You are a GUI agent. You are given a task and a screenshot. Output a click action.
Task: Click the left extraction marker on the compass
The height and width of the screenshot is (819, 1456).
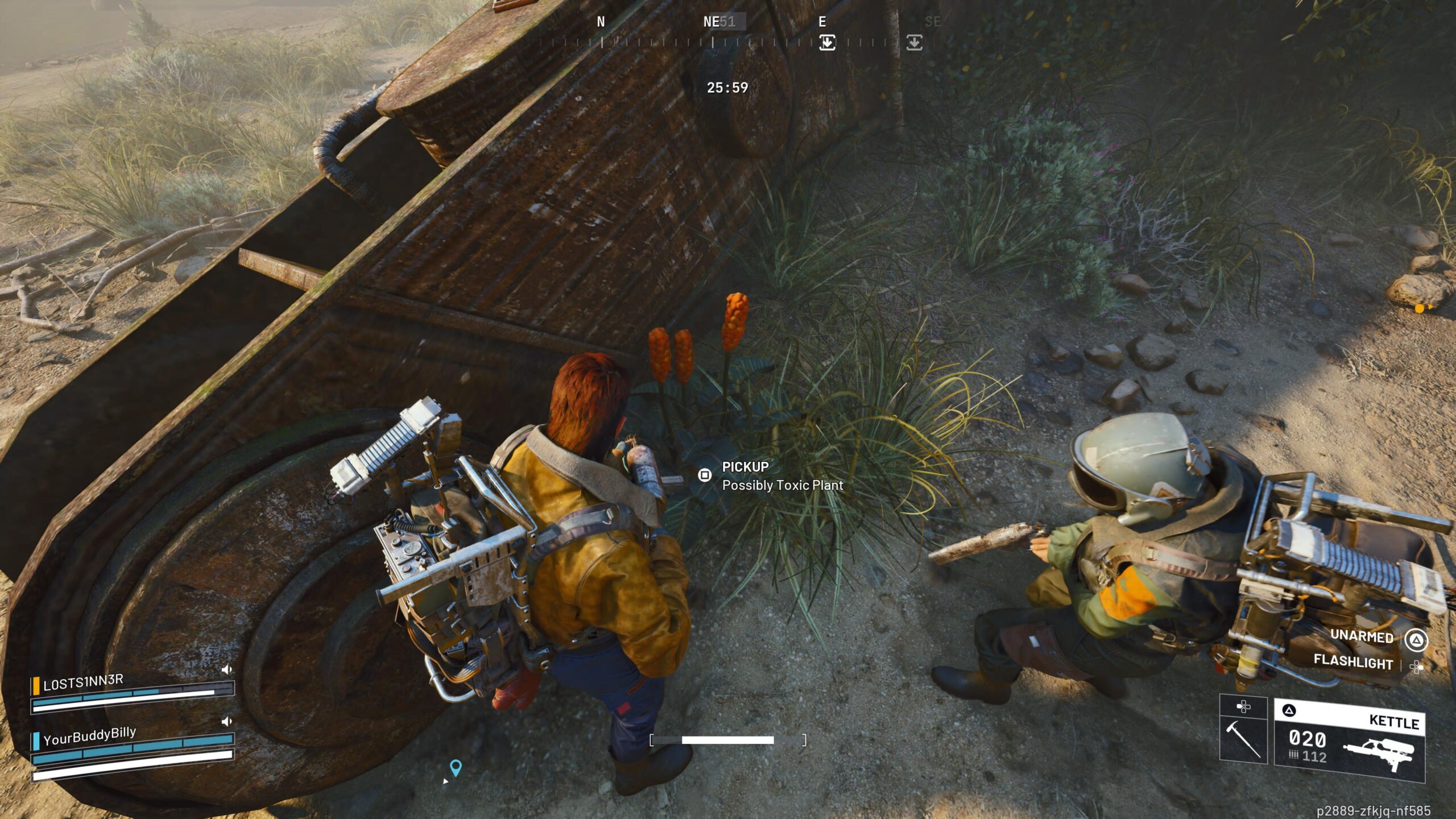829,42
